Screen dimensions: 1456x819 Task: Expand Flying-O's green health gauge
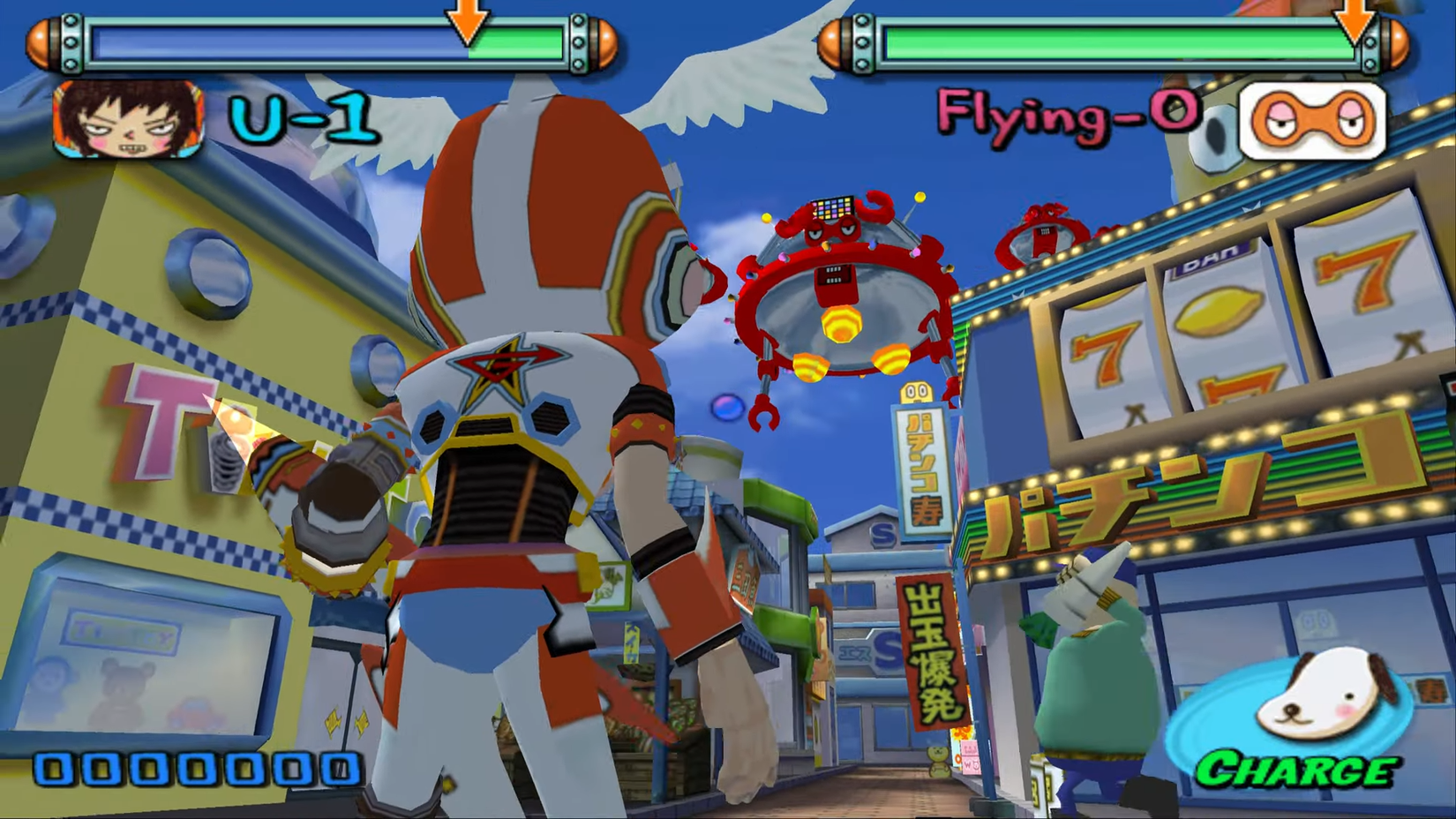pos(1116,37)
